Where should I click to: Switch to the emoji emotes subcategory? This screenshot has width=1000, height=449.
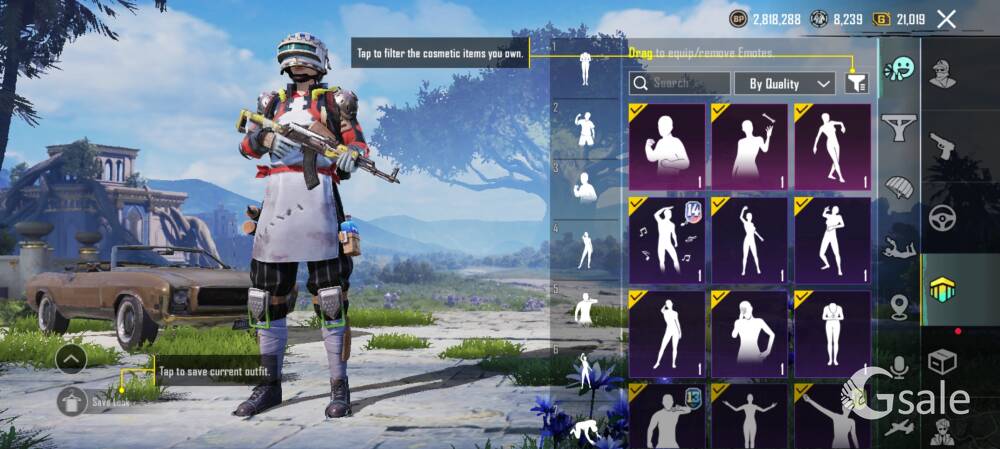(899, 70)
